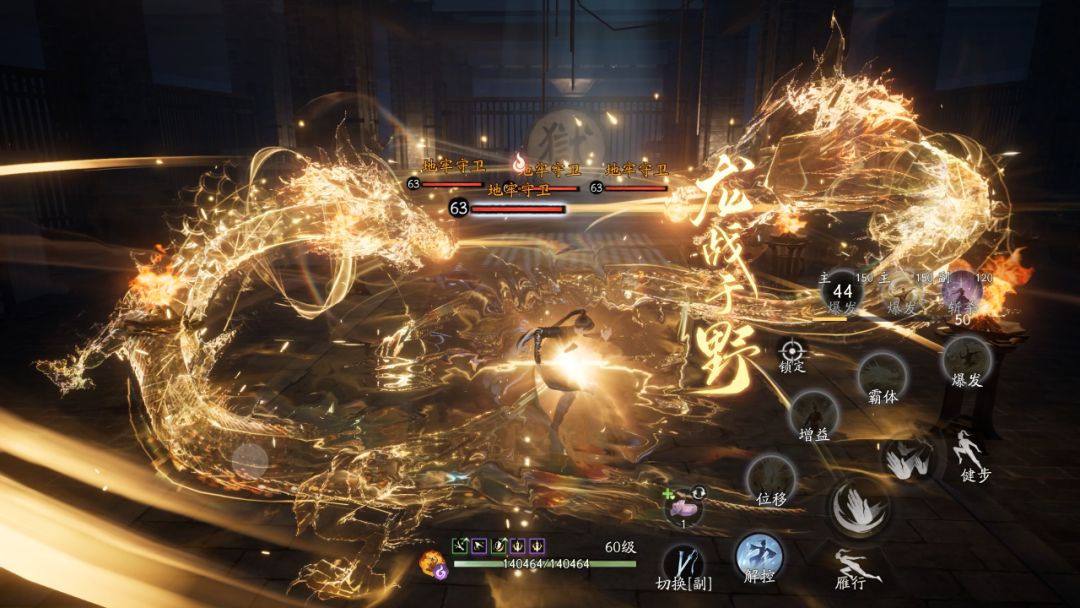Use the pink healing item slot
This screenshot has width=1080, height=608.
tap(684, 506)
